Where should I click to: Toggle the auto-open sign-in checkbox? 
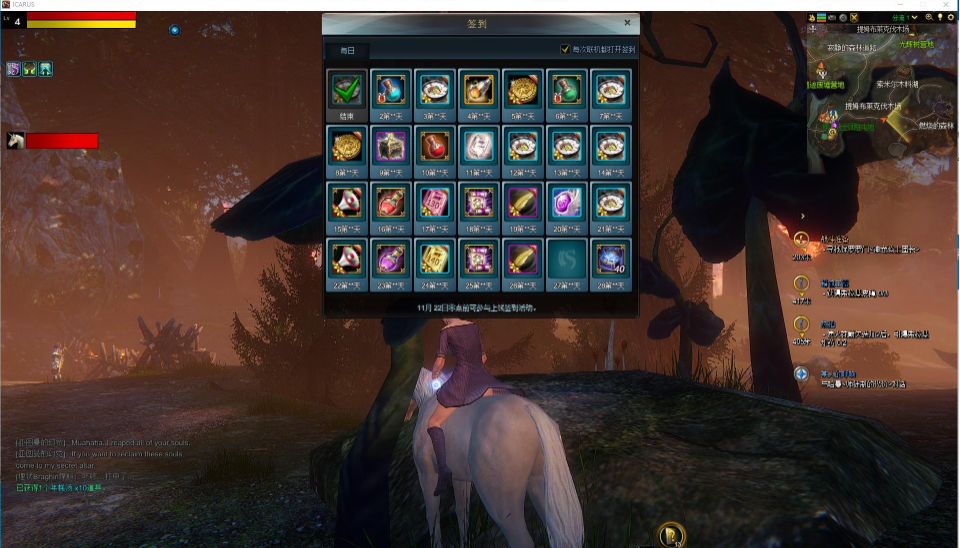click(565, 49)
